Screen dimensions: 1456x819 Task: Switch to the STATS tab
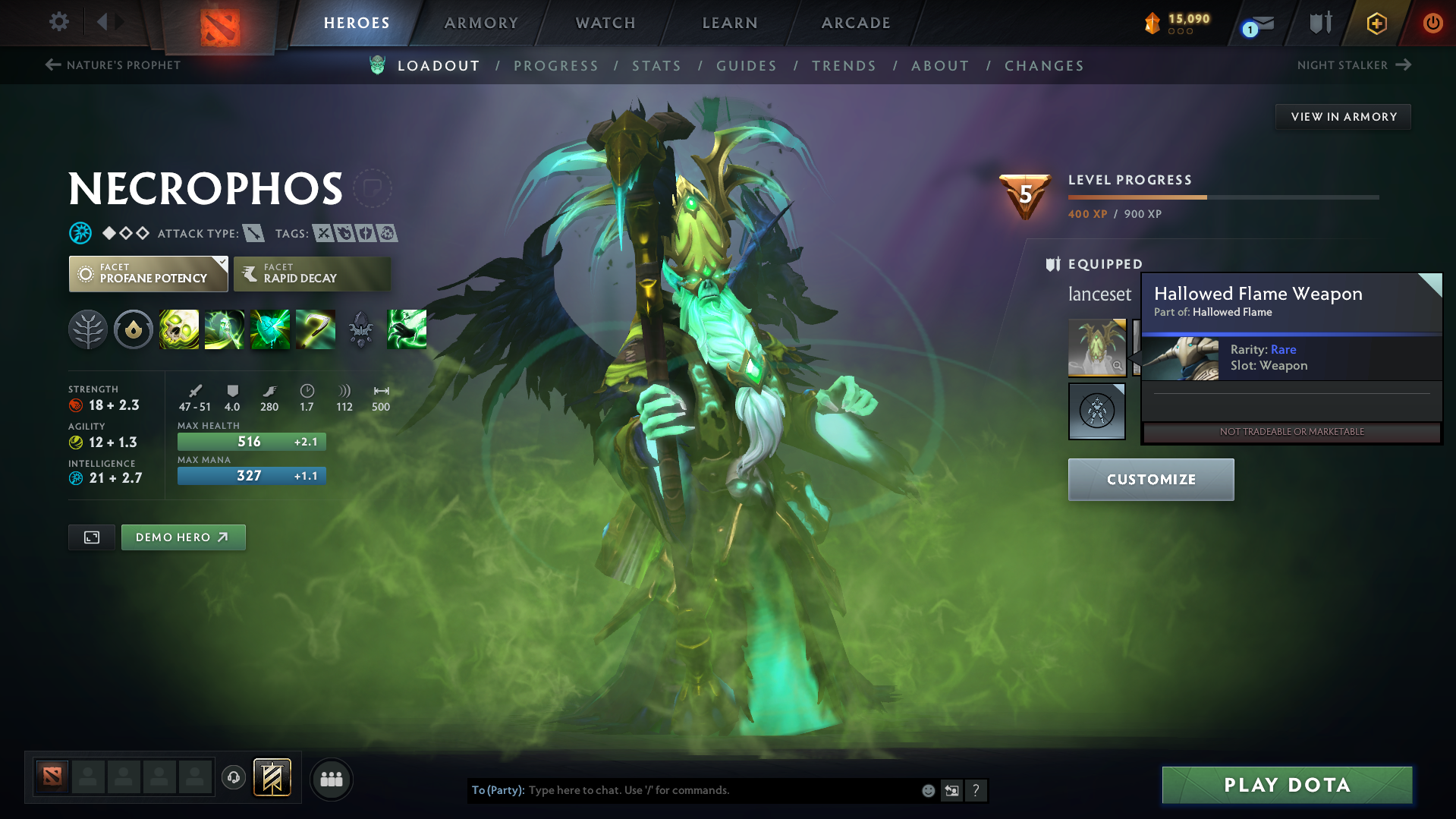click(656, 66)
